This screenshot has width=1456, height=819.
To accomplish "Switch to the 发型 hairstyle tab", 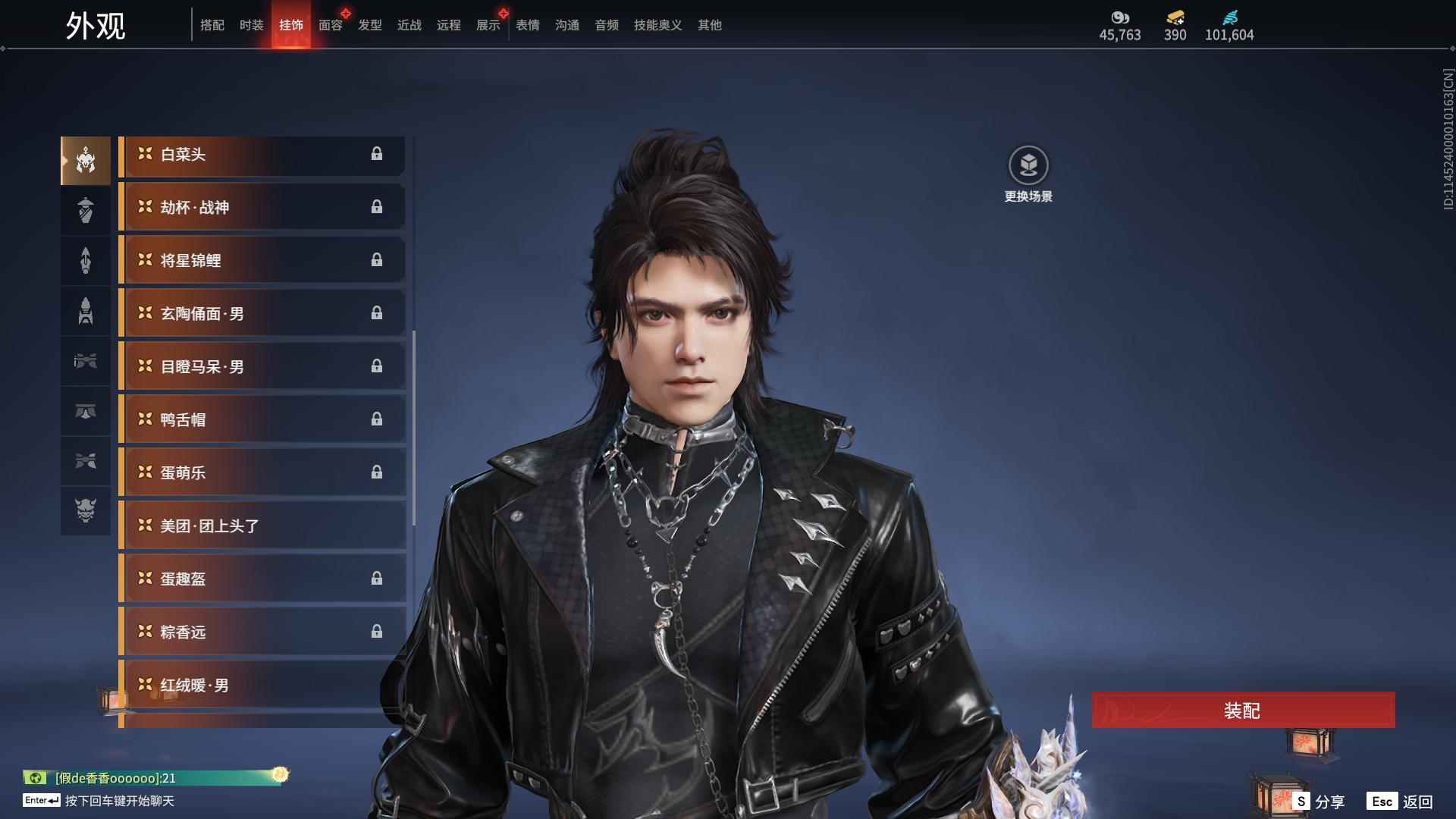I will [x=370, y=25].
